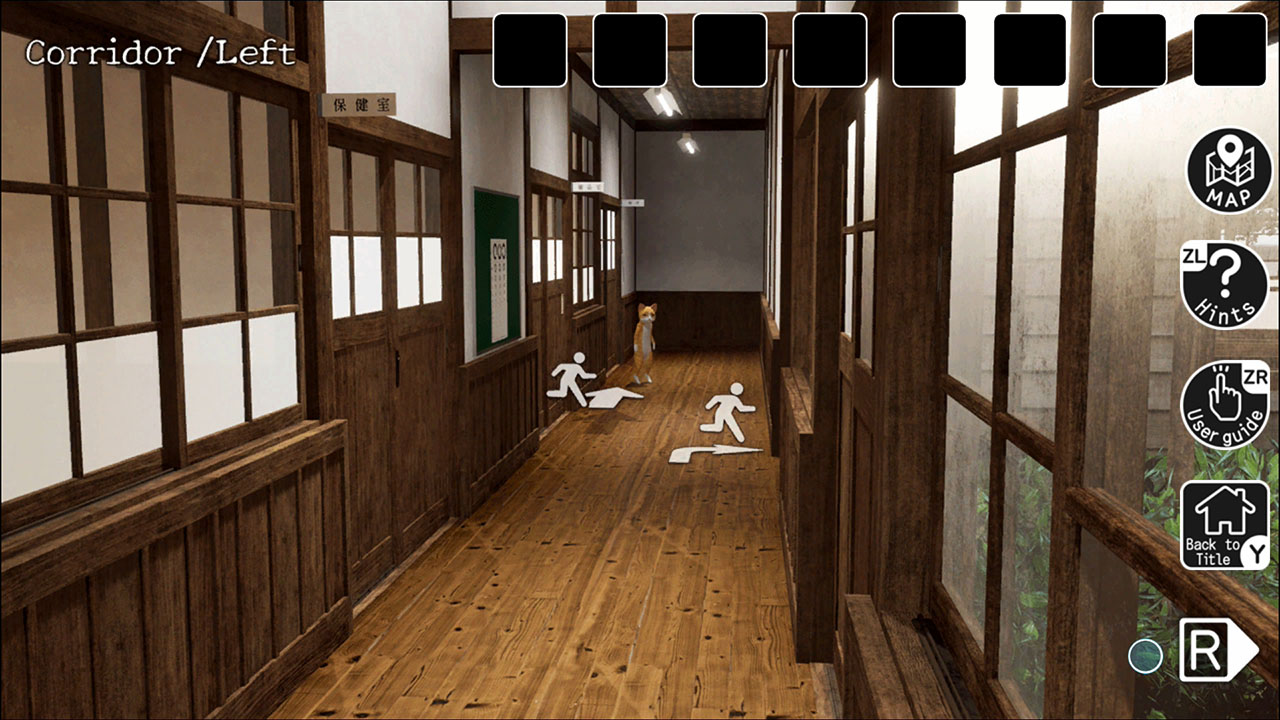The height and width of the screenshot is (720, 1280).
Task: Open the User guide hand icon
Action: (x=1225, y=398)
